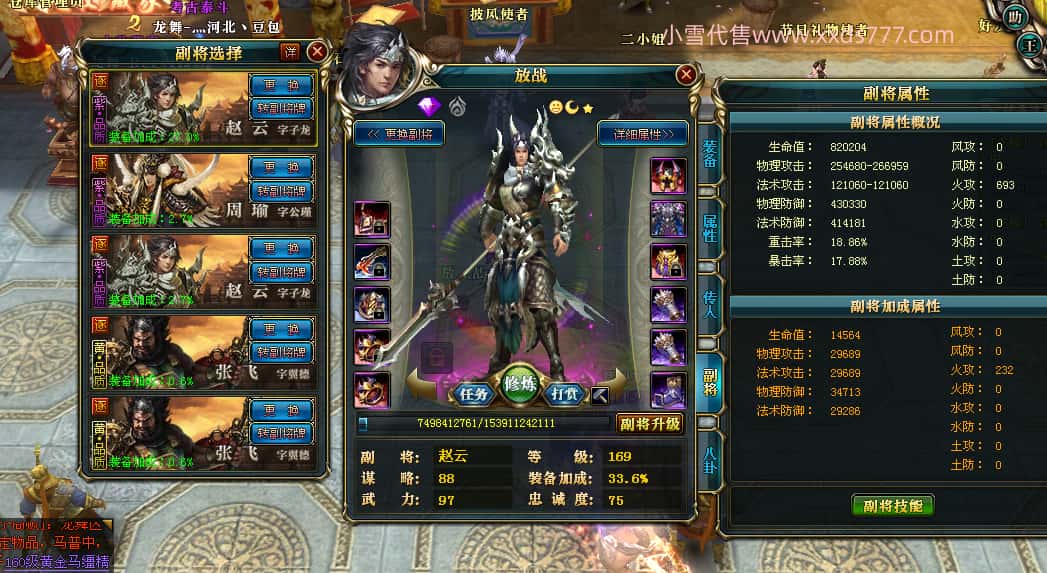Image resolution: width=1047 pixels, height=573 pixels.
Task: Open 副将技能 skills
Action: coord(892,505)
